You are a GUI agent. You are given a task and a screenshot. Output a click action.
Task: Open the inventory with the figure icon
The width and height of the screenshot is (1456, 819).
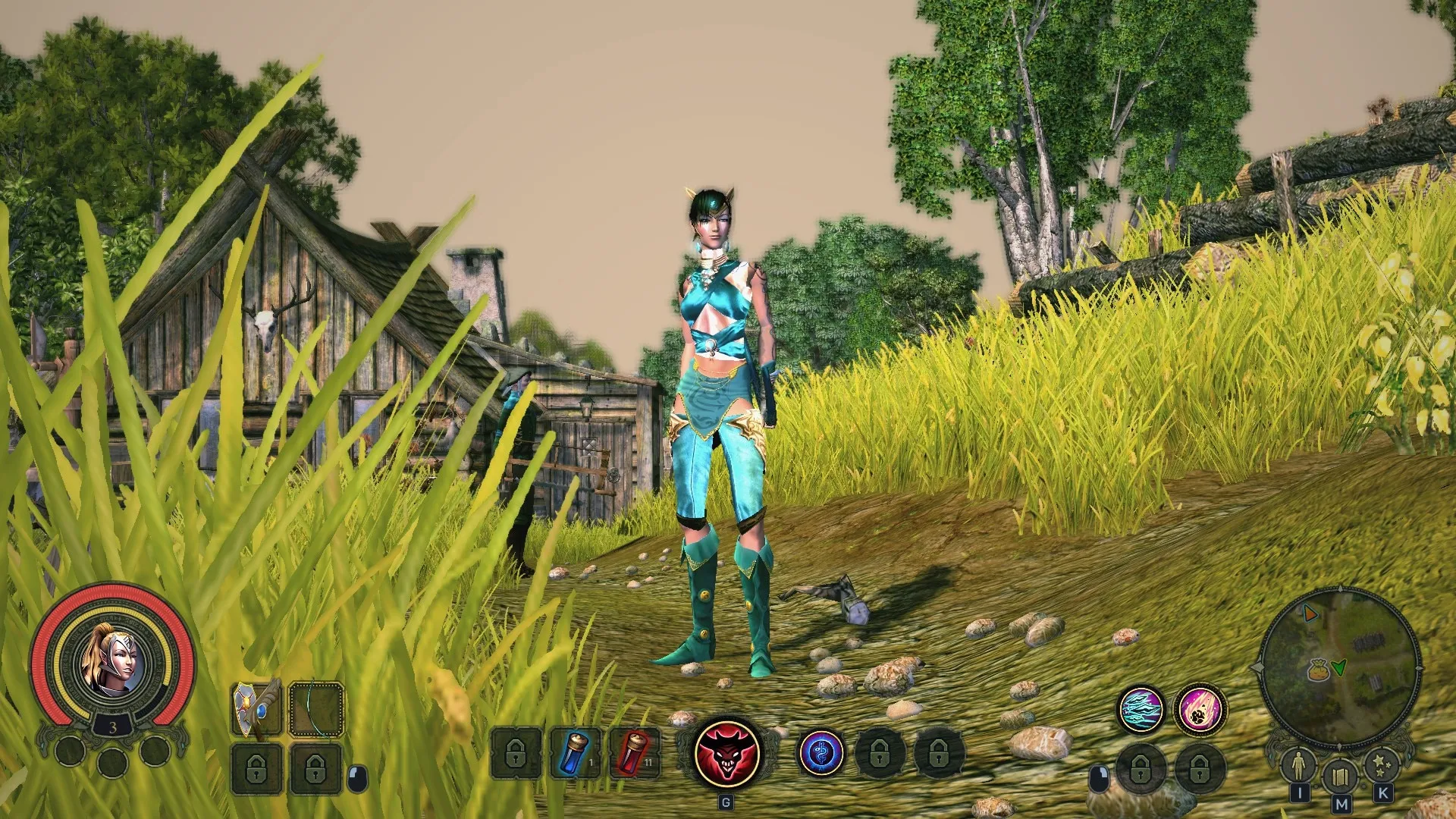pos(1298,765)
